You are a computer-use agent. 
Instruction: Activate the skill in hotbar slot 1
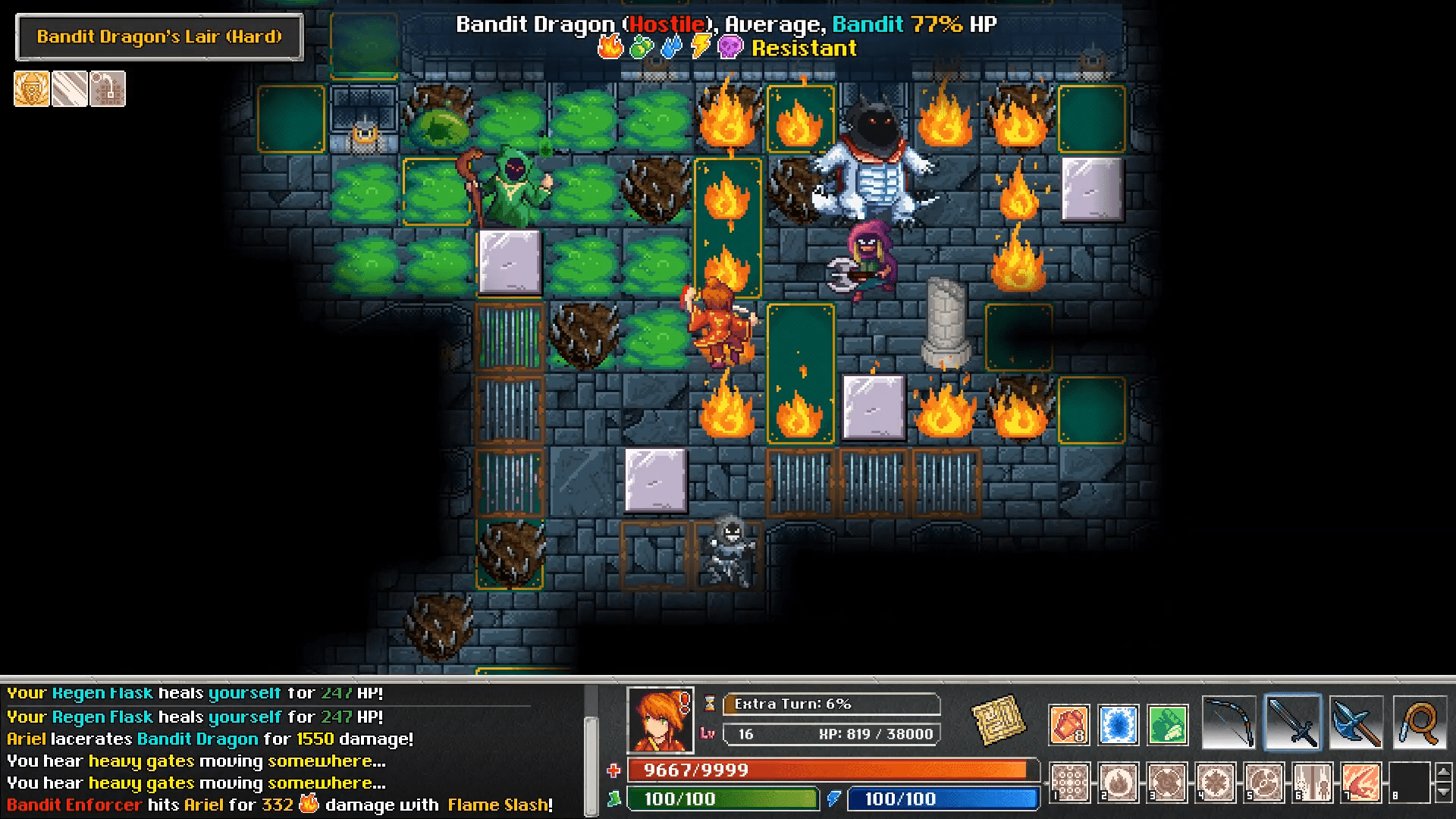1070,782
